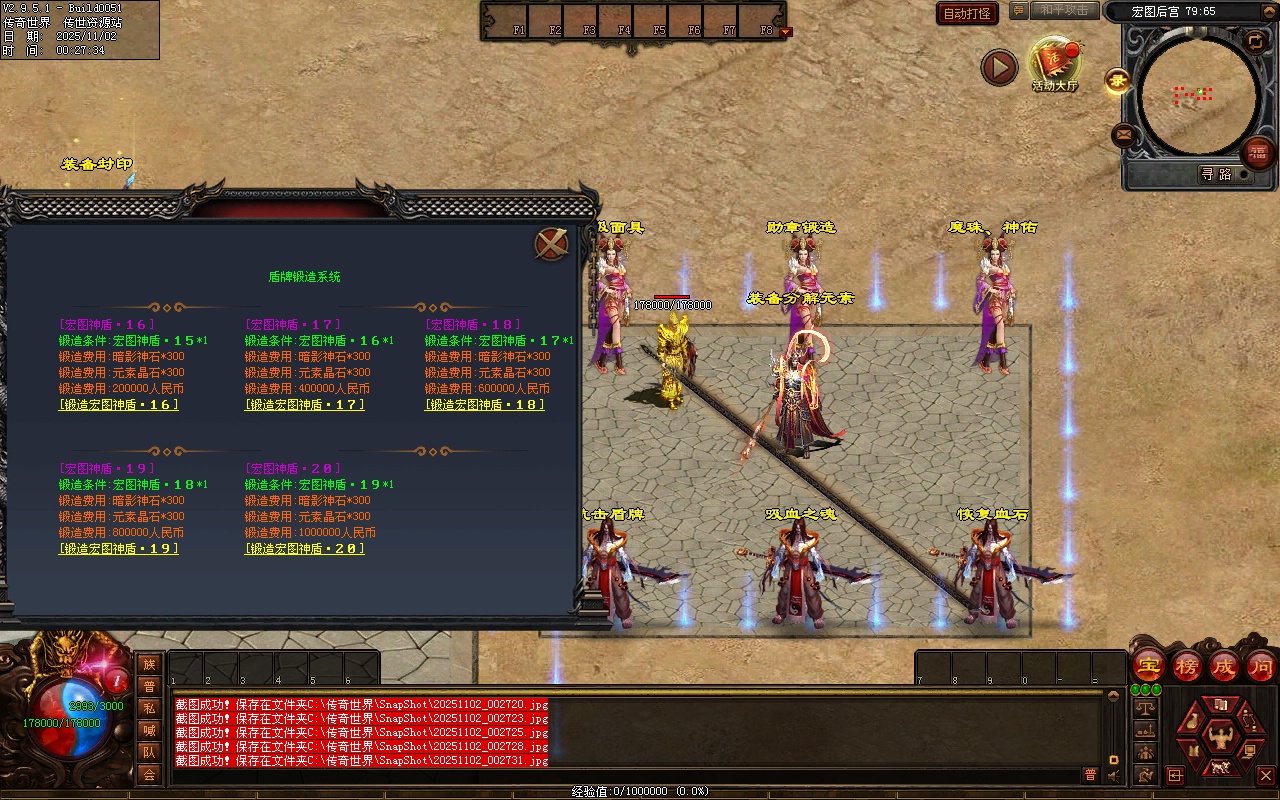Select the 队 team chat channel
This screenshot has height=800, width=1280.
click(x=149, y=752)
